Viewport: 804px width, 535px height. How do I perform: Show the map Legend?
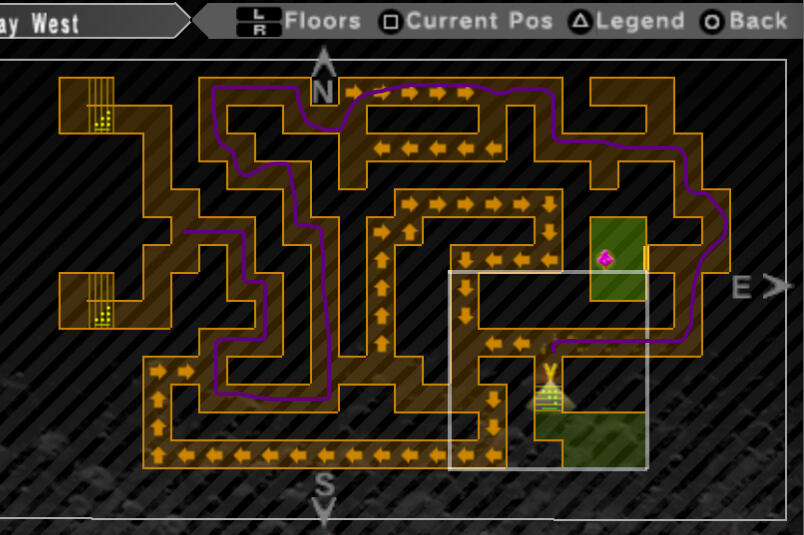627,20
